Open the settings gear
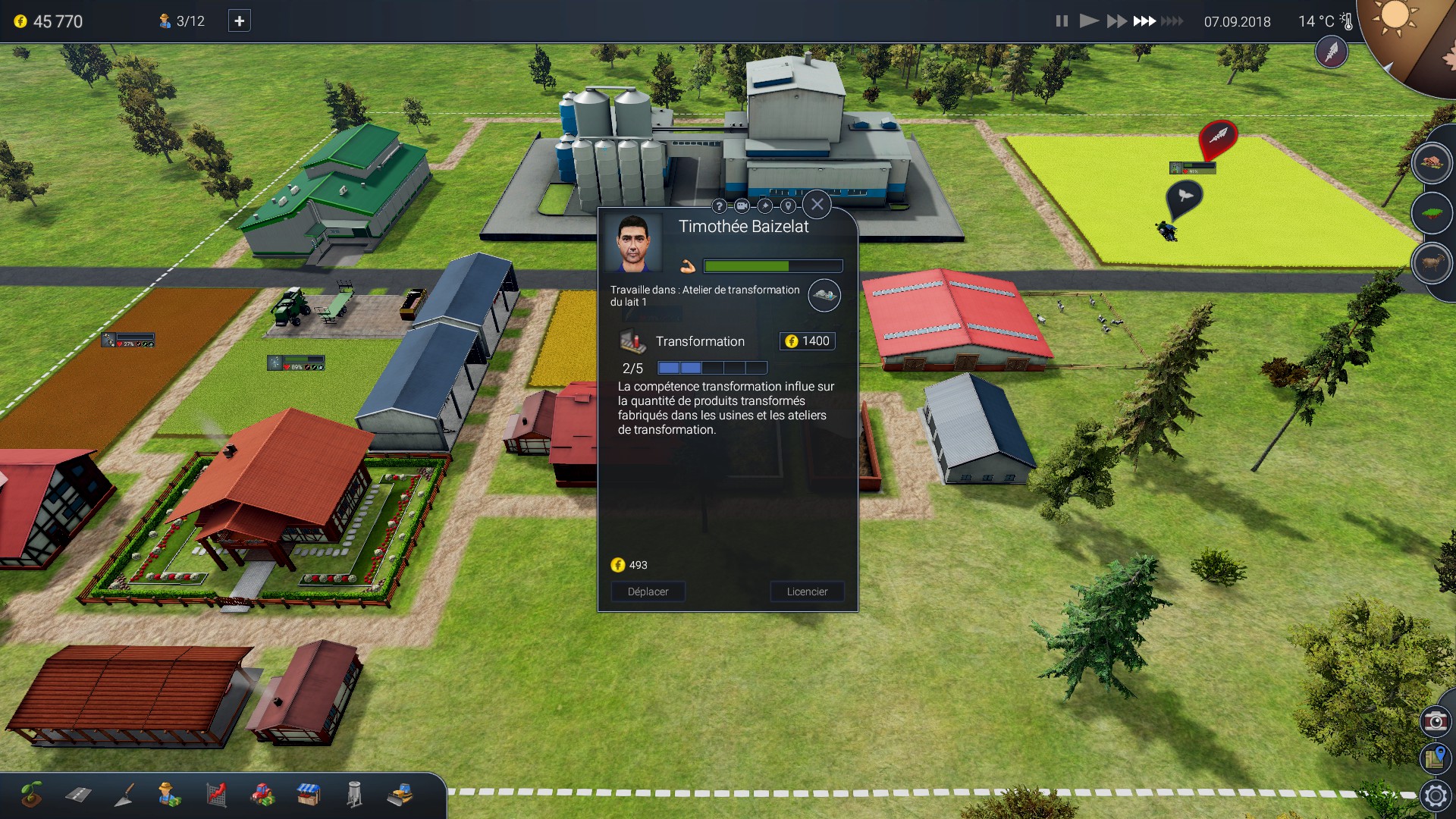This screenshot has width=1456, height=819. point(1435,795)
